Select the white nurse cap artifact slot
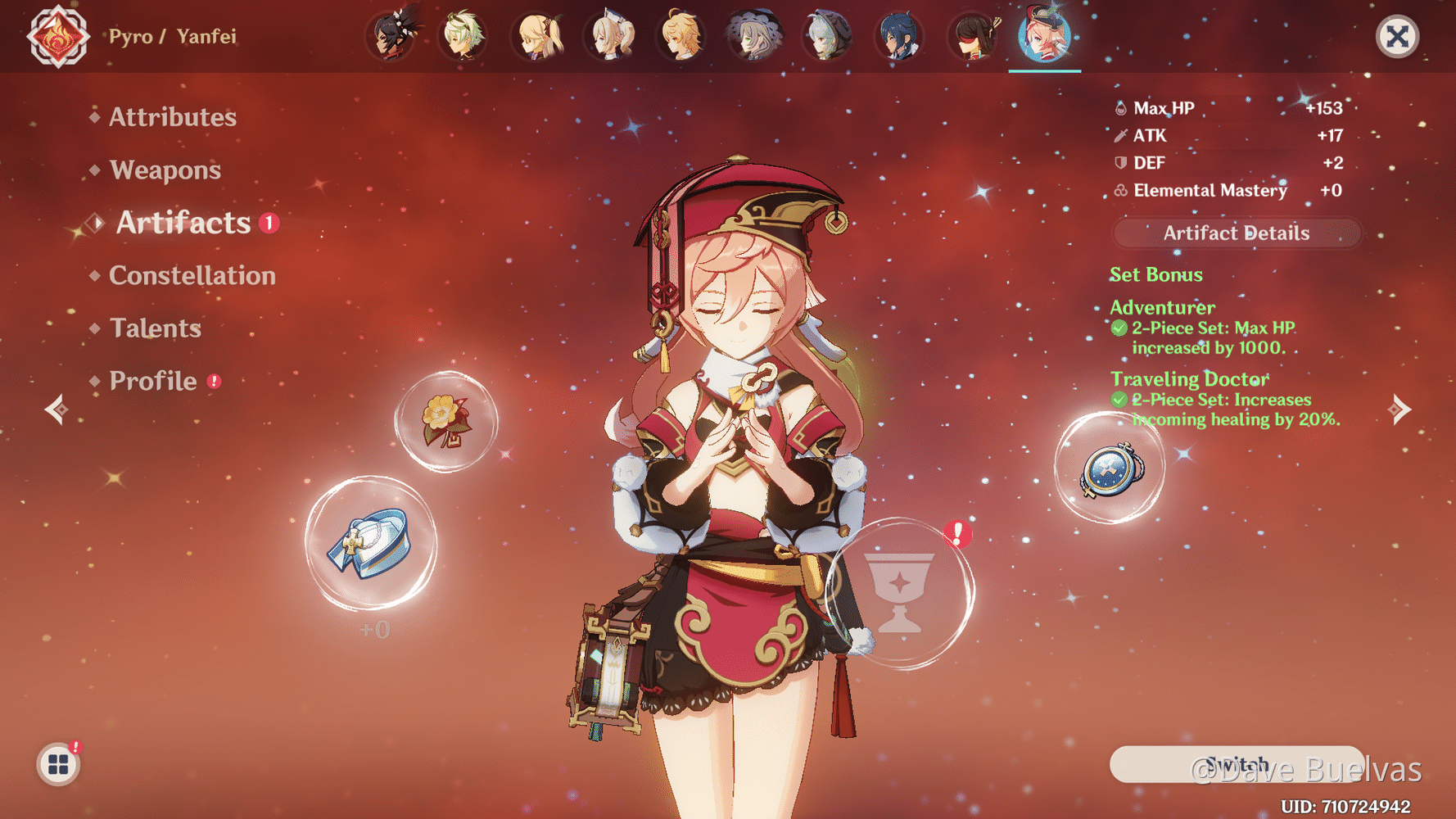This screenshot has height=819, width=1456. (371, 543)
